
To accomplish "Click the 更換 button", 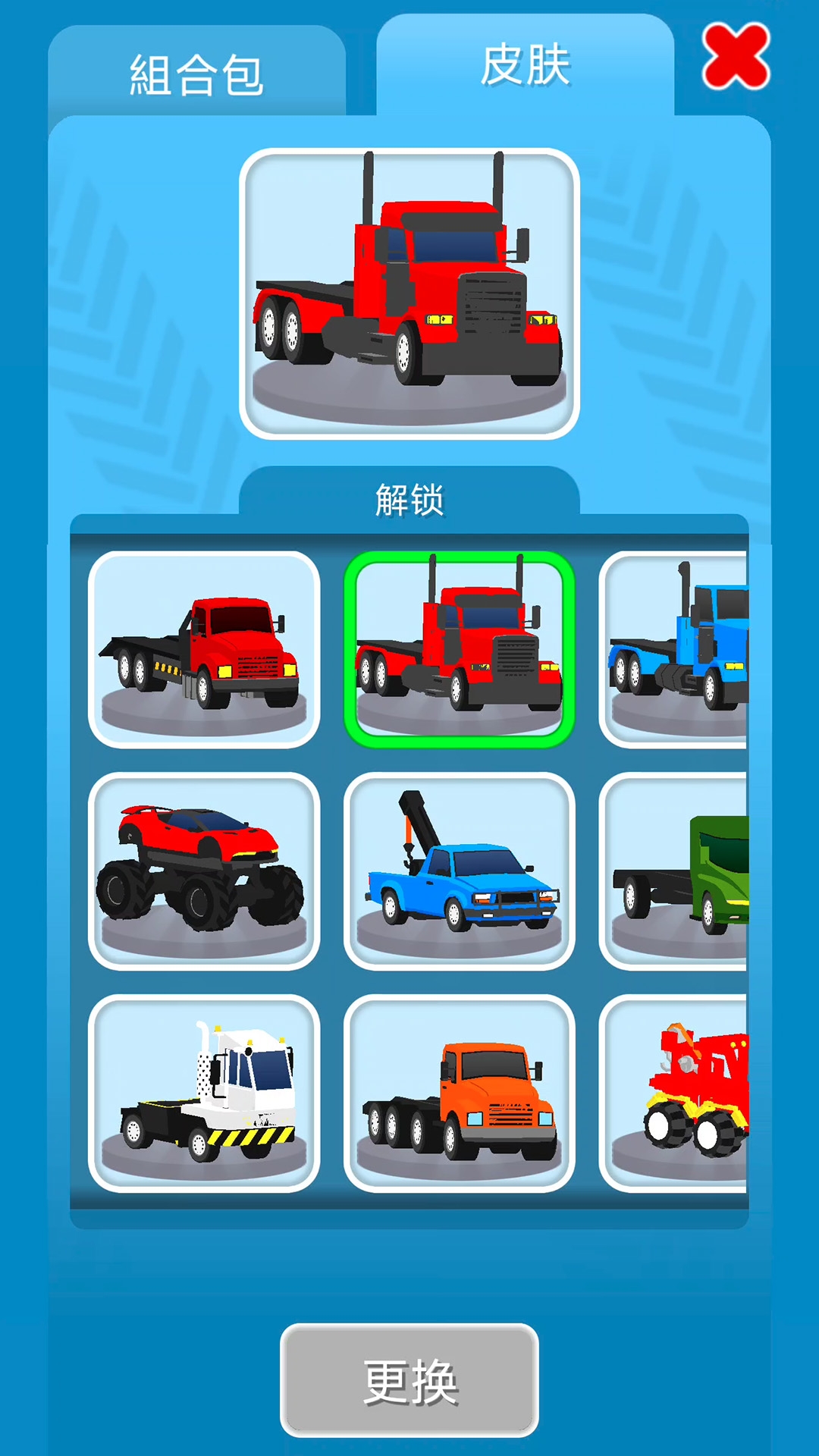I will coord(409,1380).
